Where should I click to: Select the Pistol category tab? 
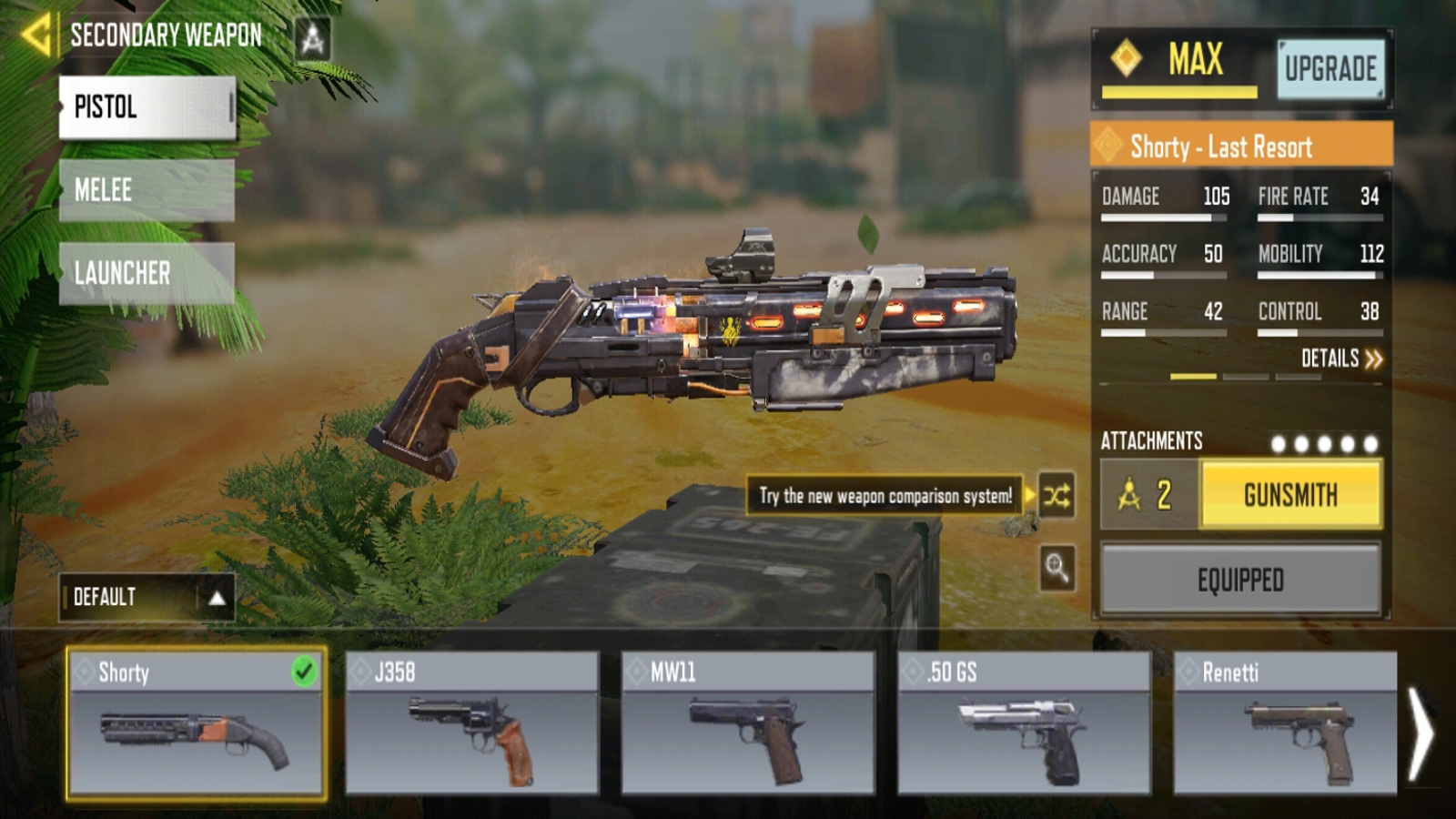[x=147, y=107]
